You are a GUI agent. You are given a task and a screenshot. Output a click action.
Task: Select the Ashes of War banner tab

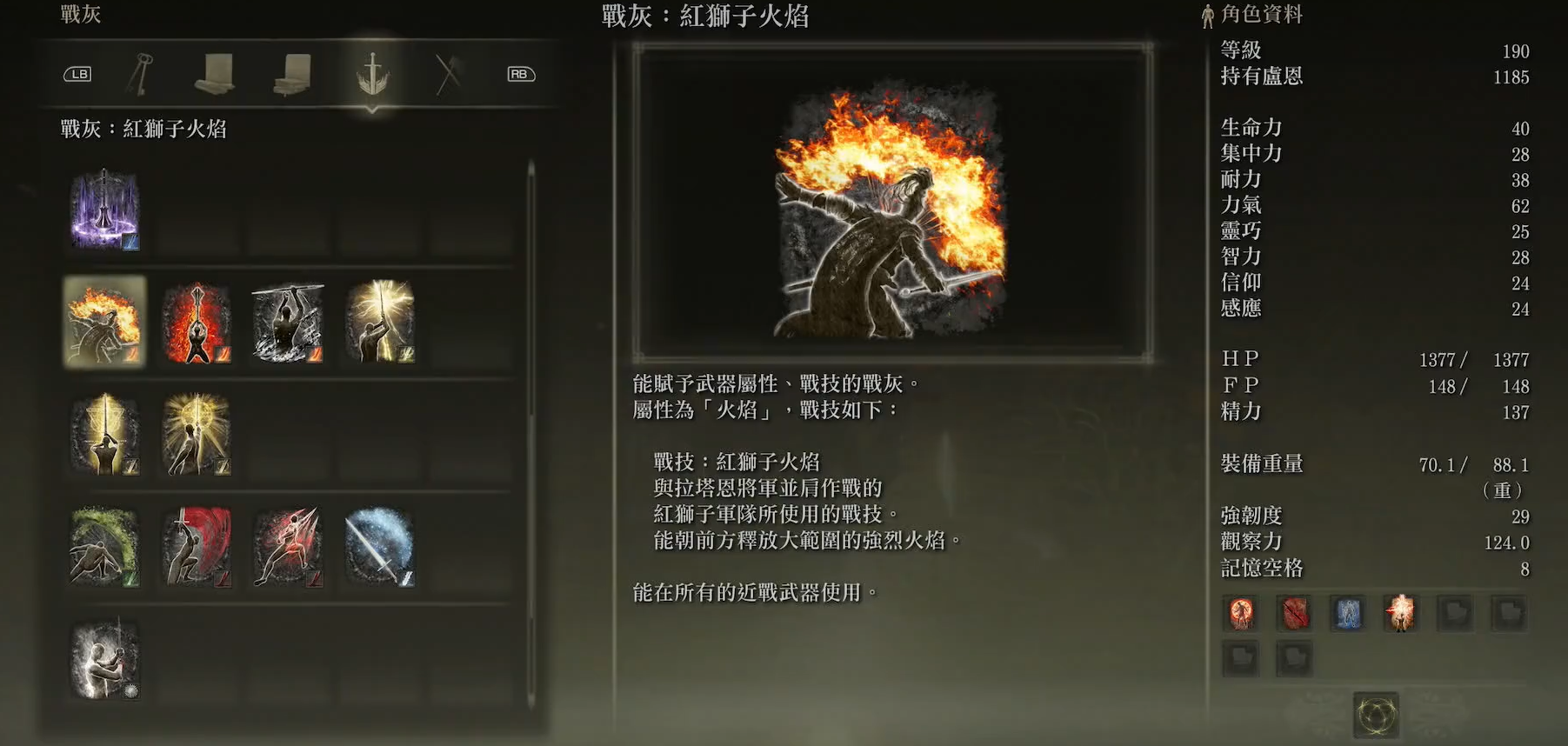375,74
